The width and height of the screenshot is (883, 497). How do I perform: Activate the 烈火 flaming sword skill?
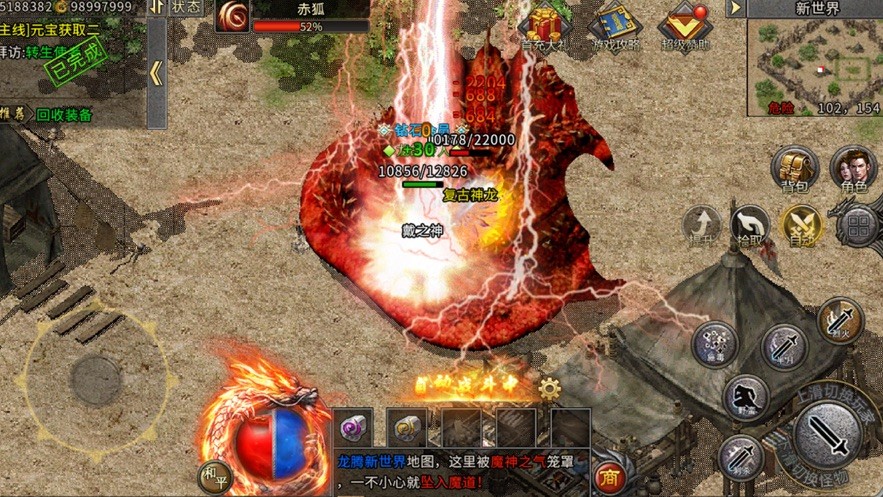(840, 320)
